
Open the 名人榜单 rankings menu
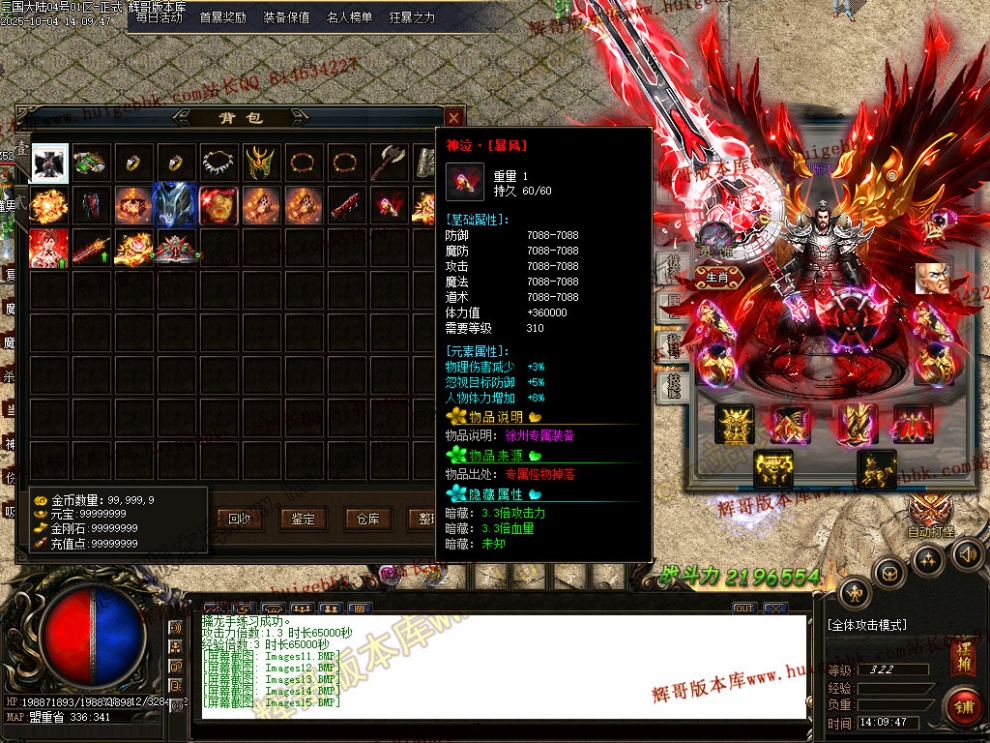click(x=349, y=17)
